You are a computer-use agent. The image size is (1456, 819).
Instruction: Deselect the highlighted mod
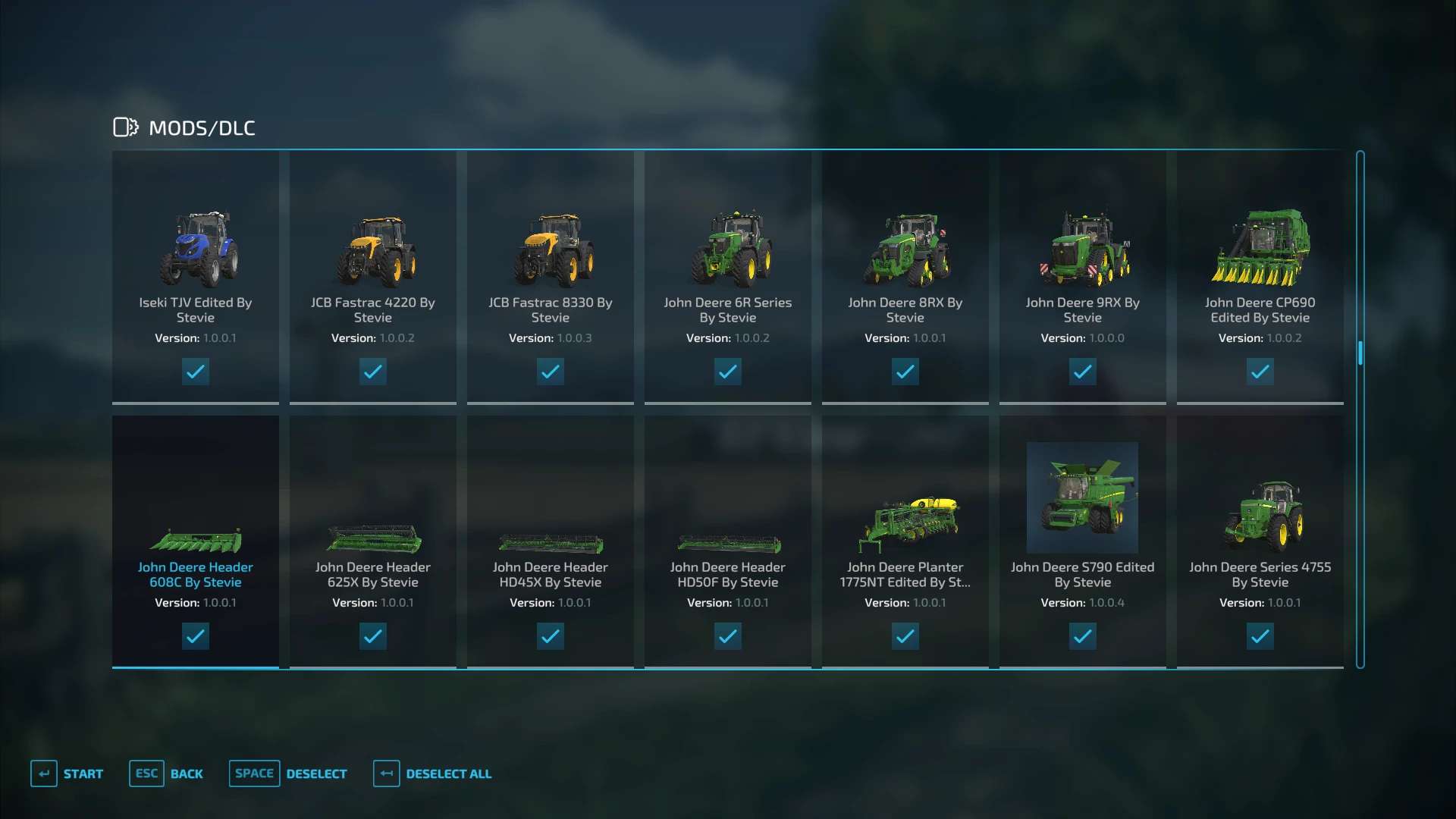pos(289,773)
